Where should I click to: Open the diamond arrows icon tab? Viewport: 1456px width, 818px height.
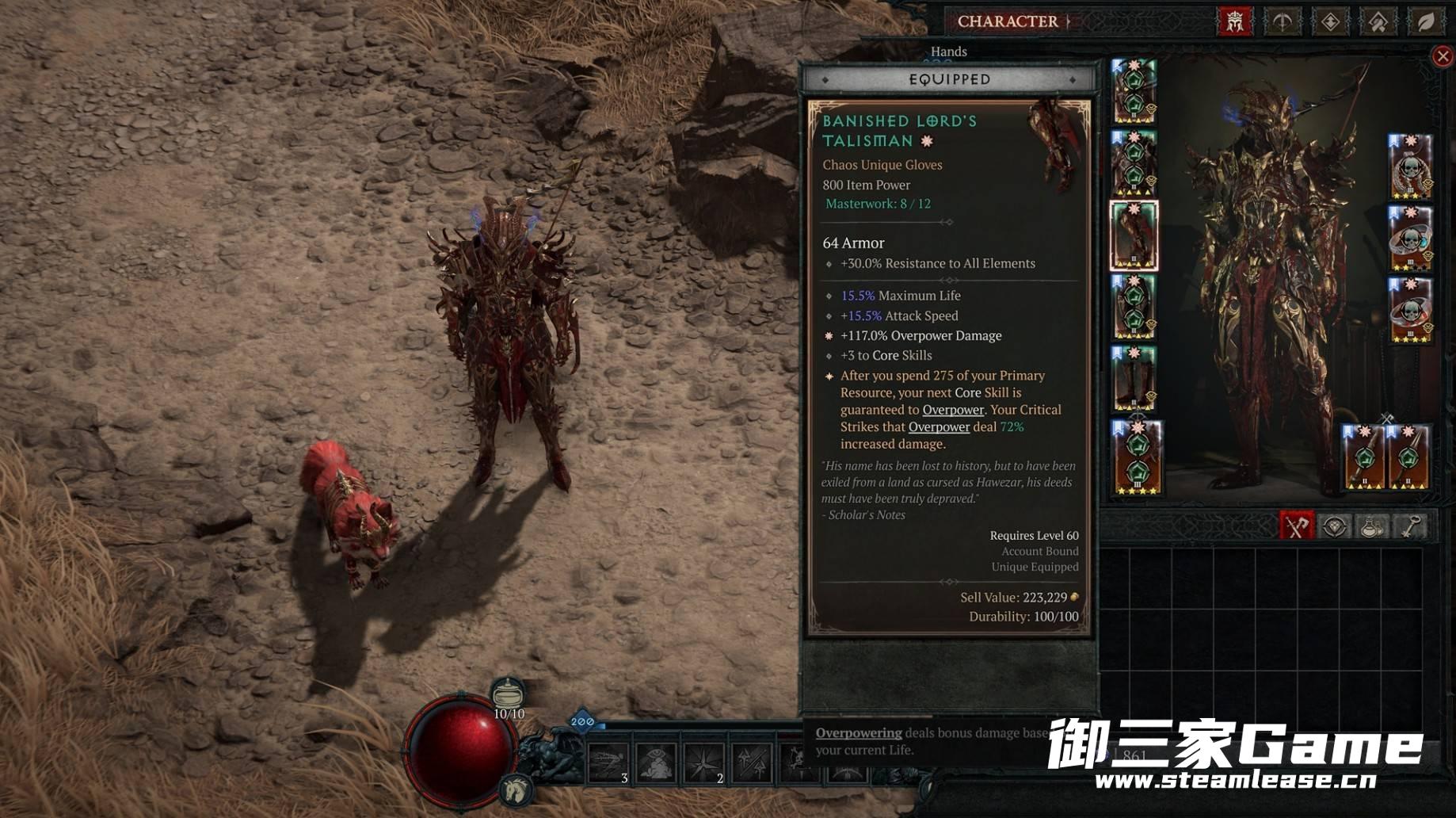click(x=1330, y=21)
